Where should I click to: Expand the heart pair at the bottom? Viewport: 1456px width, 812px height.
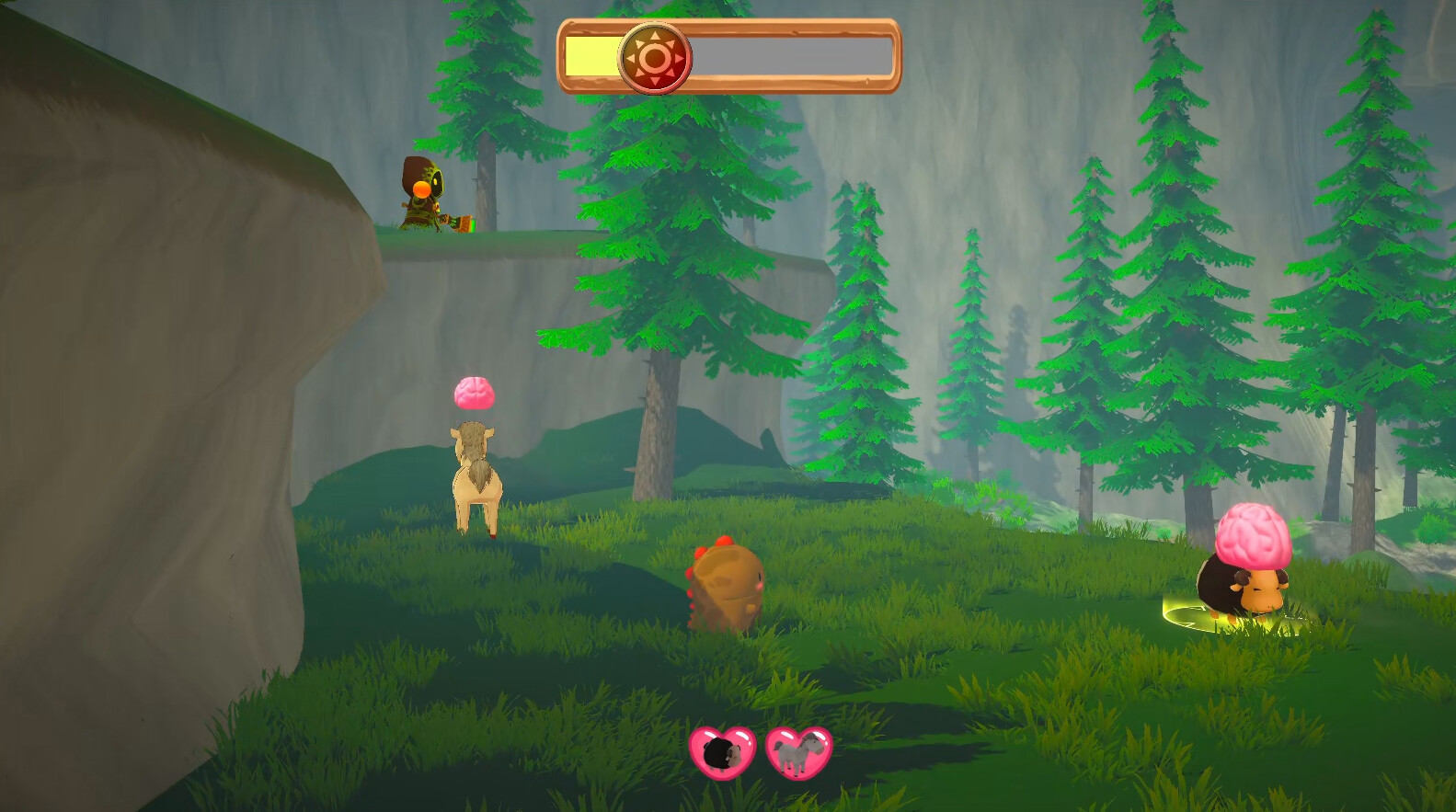point(762,751)
